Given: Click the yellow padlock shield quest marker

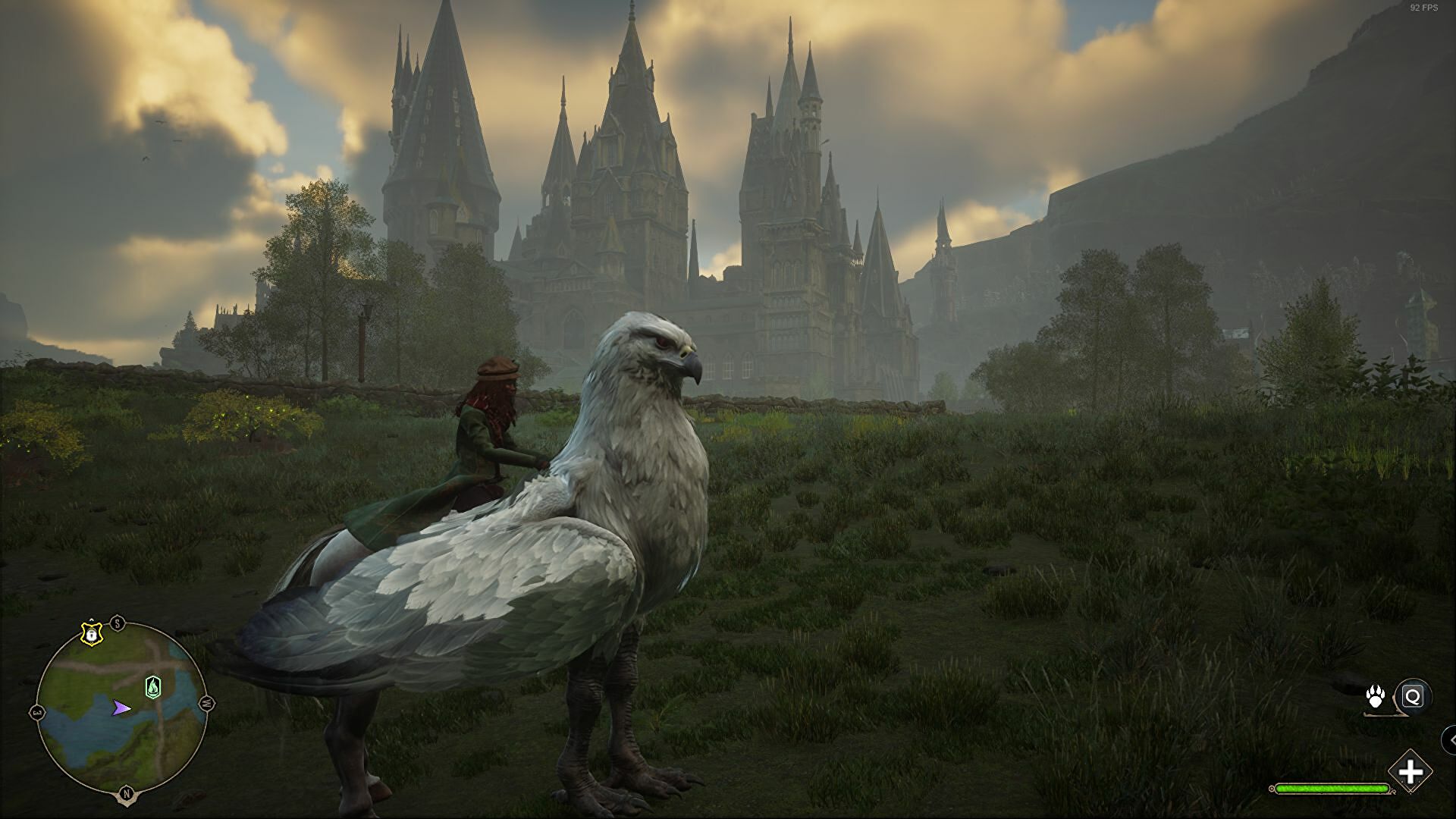Looking at the screenshot, I should 91,633.
